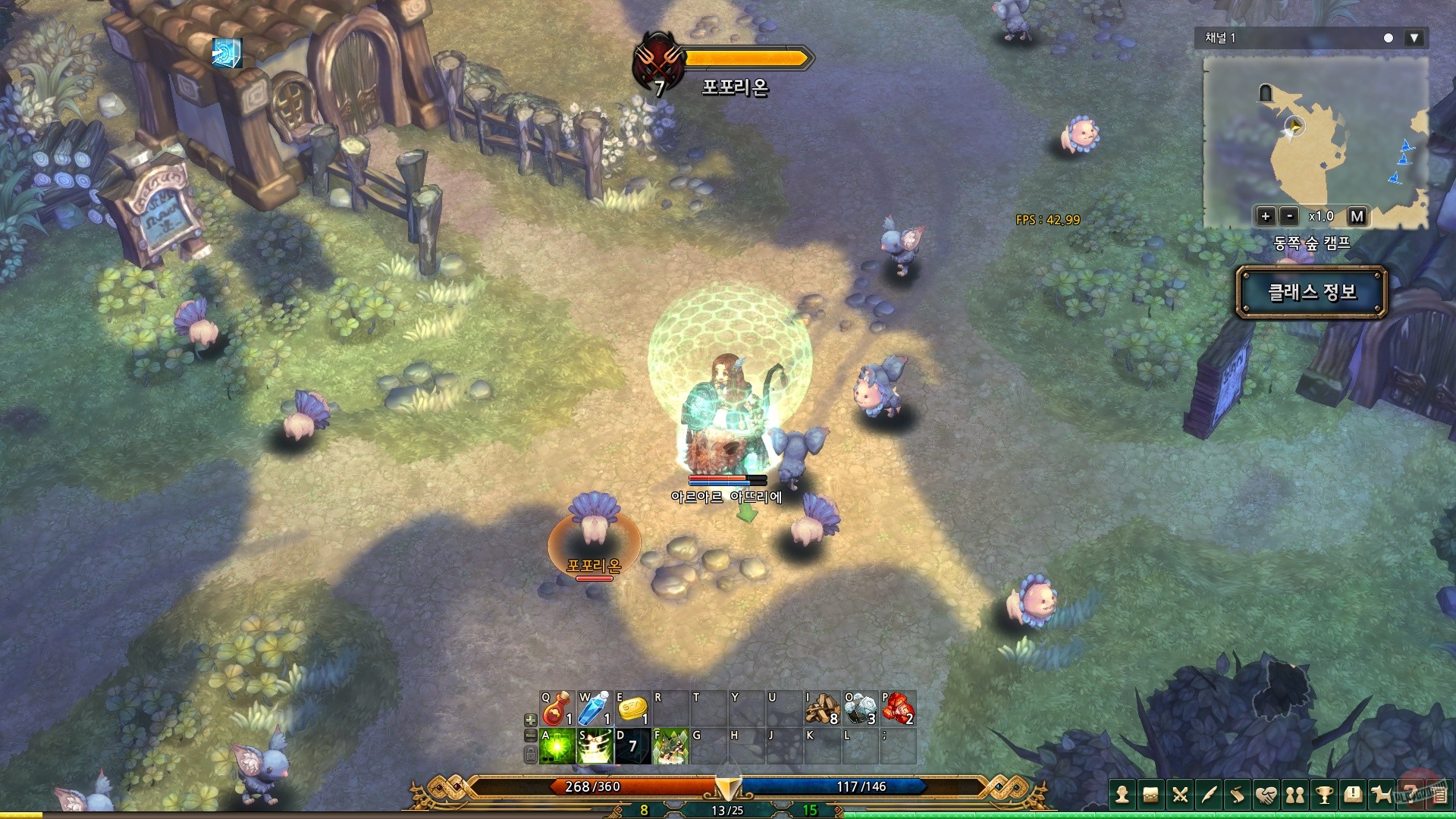Open the scroll icon in the bottom-right menu

click(x=1237, y=795)
